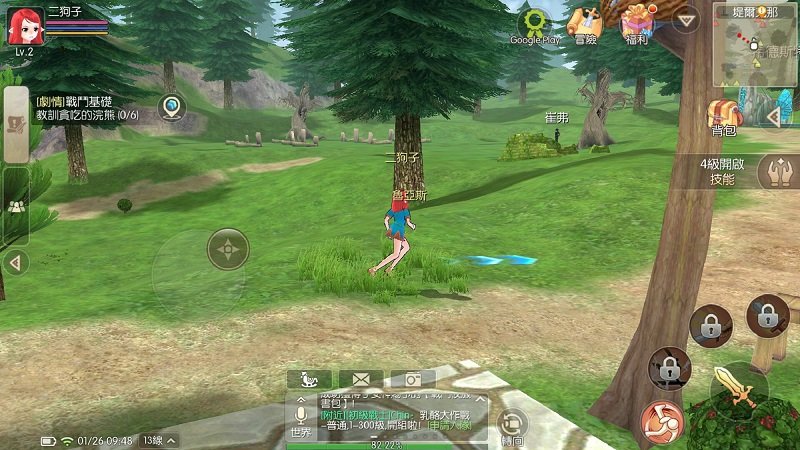This screenshot has width=800, height=450.
Task: Collapse the top menu with the down arrow
Action: click(685, 20)
